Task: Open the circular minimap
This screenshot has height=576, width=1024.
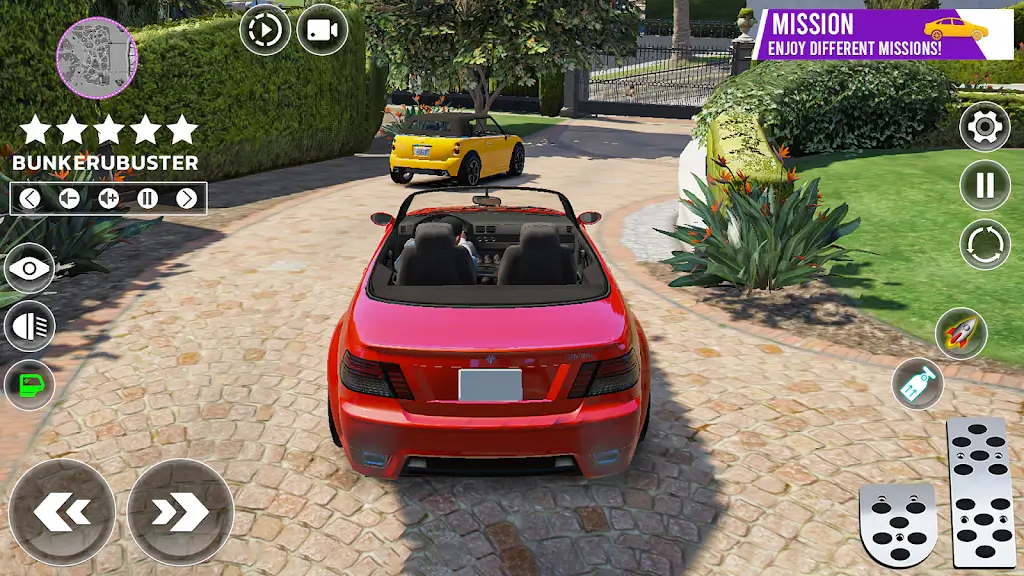Action: (x=97, y=57)
